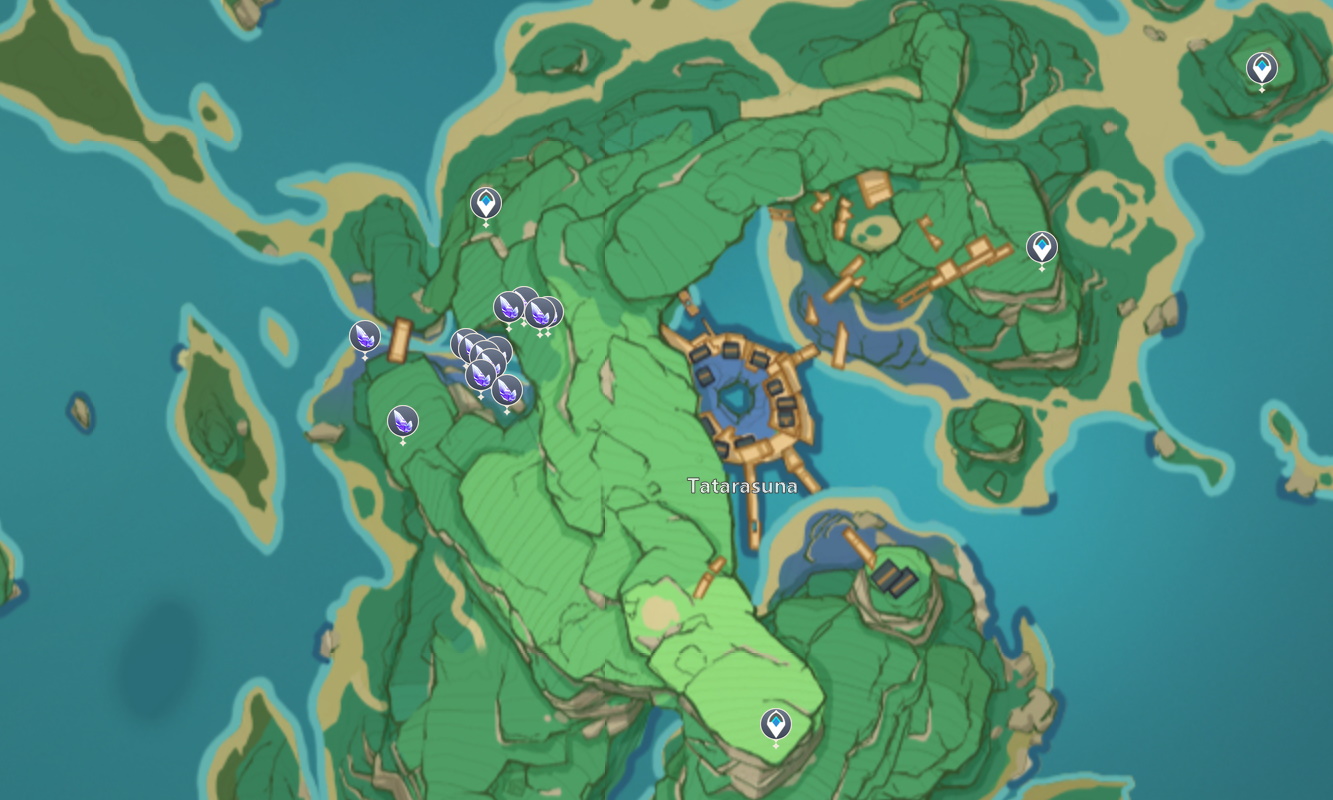The width and height of the screenshot is (1333, 800).
Task: Click the bottom-left crystal marker in the dense cluster
Action: pyautogui.click(x=480, y=374)
